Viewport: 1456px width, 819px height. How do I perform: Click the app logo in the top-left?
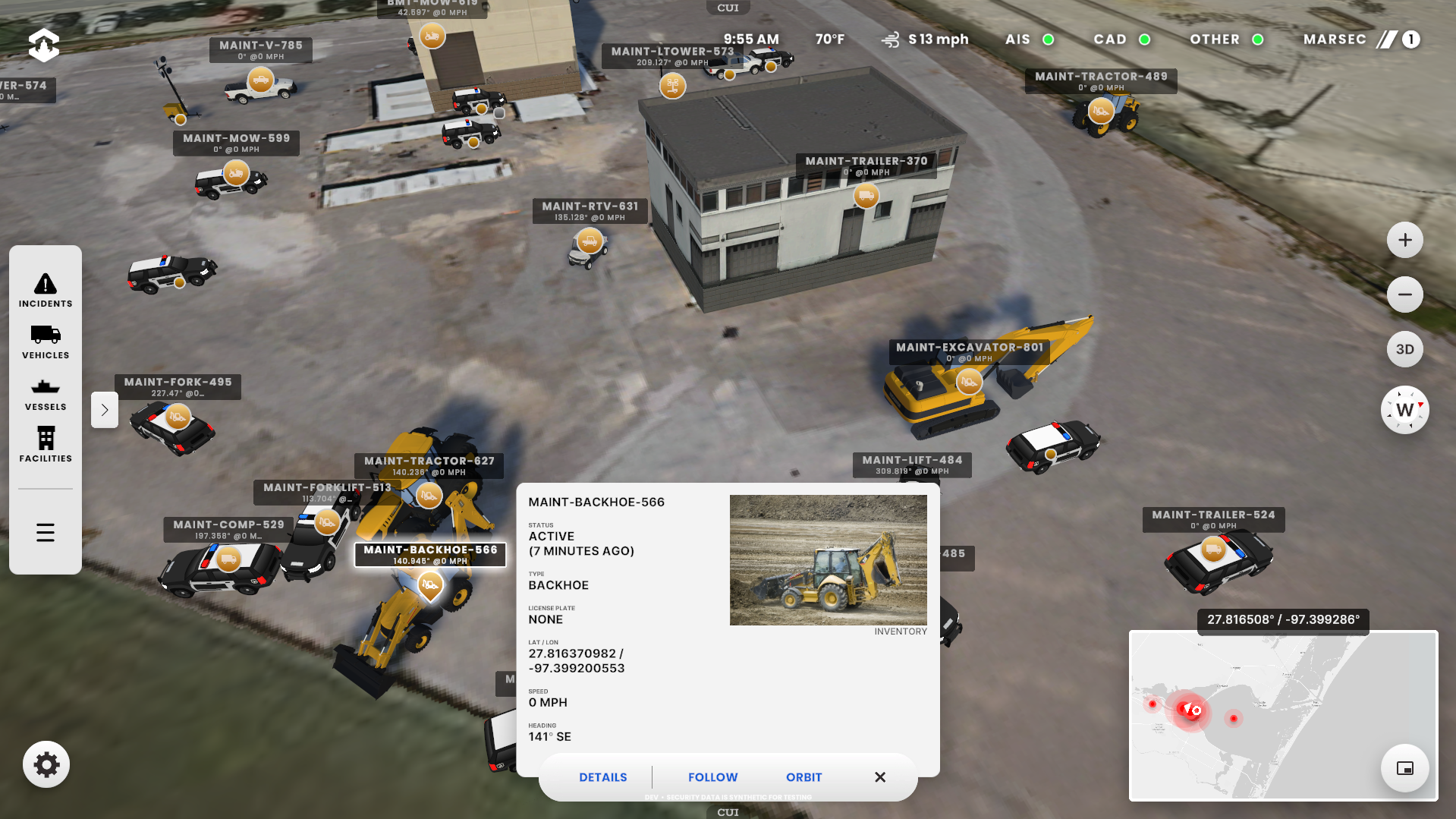pyautogui.click(x=43, y=45)
